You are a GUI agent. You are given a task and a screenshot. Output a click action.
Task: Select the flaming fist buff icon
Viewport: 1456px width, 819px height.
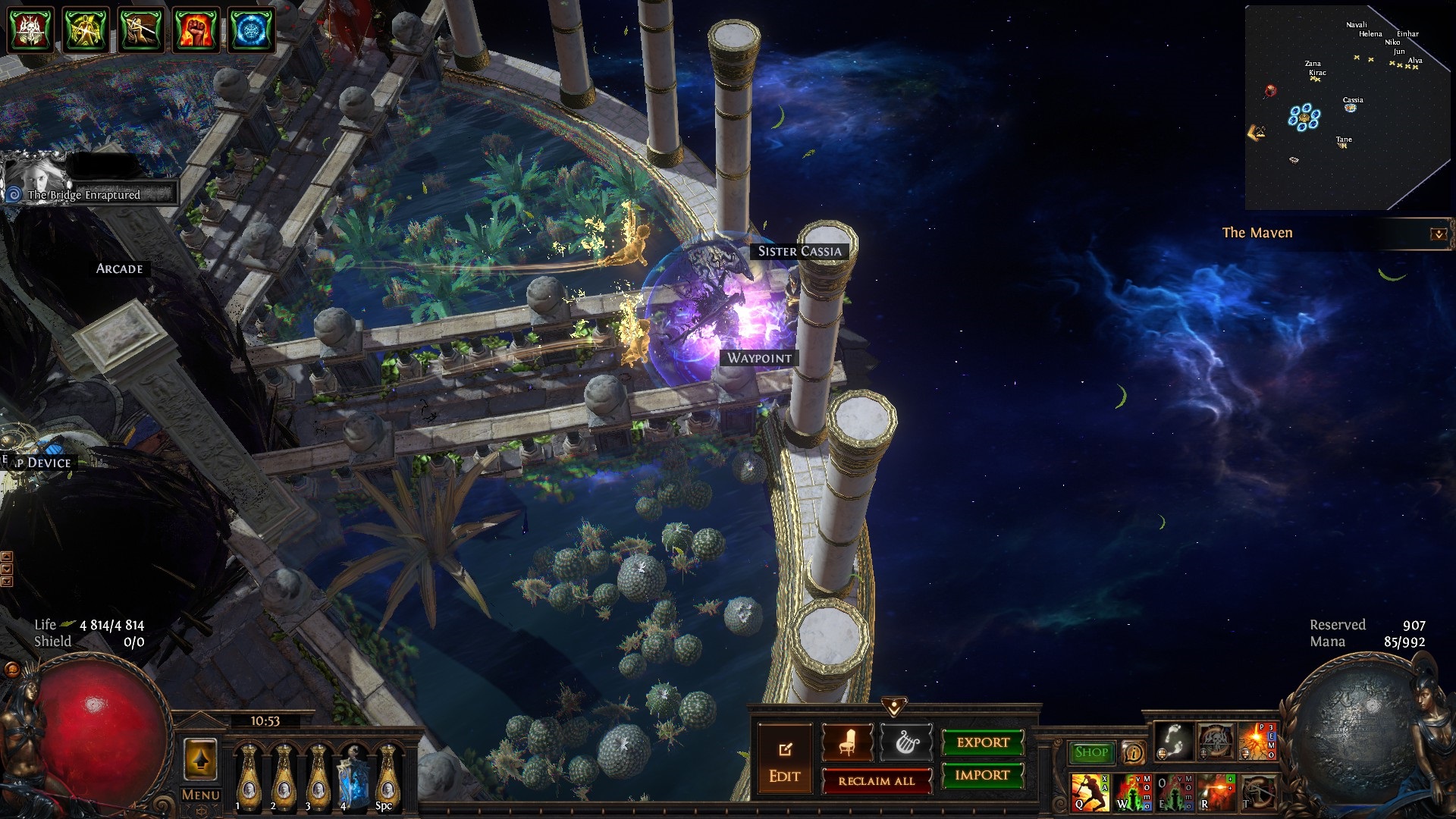(x=196, y=30)
